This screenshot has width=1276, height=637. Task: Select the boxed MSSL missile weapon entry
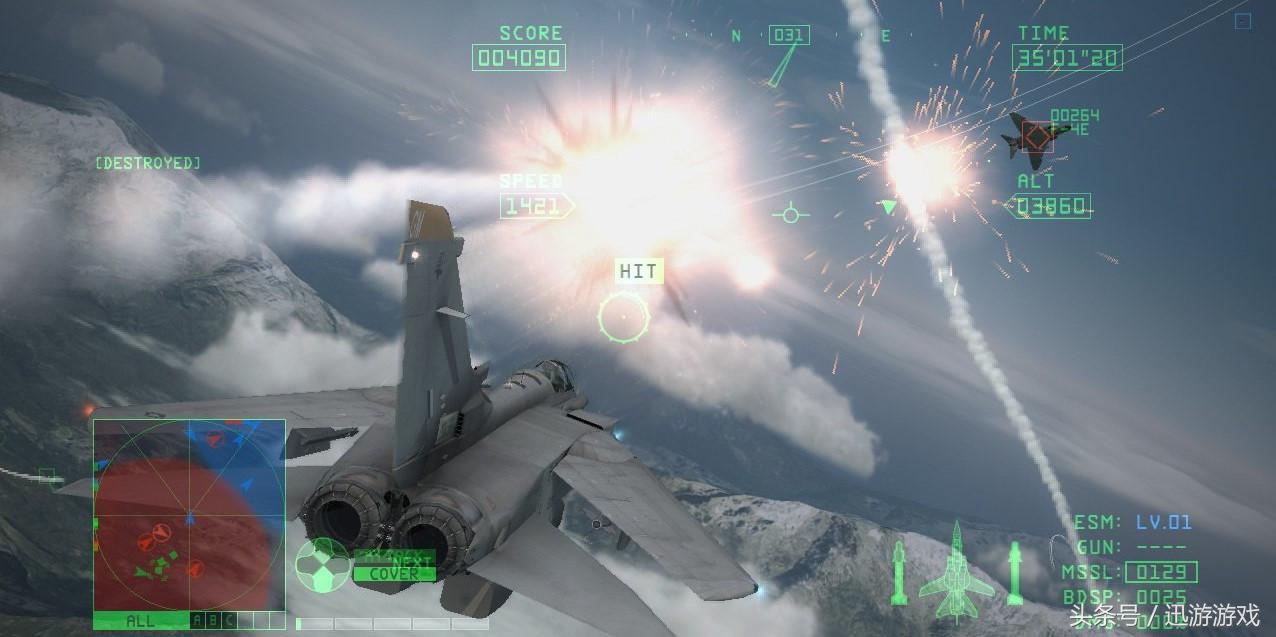click(x=1160, y=573)
